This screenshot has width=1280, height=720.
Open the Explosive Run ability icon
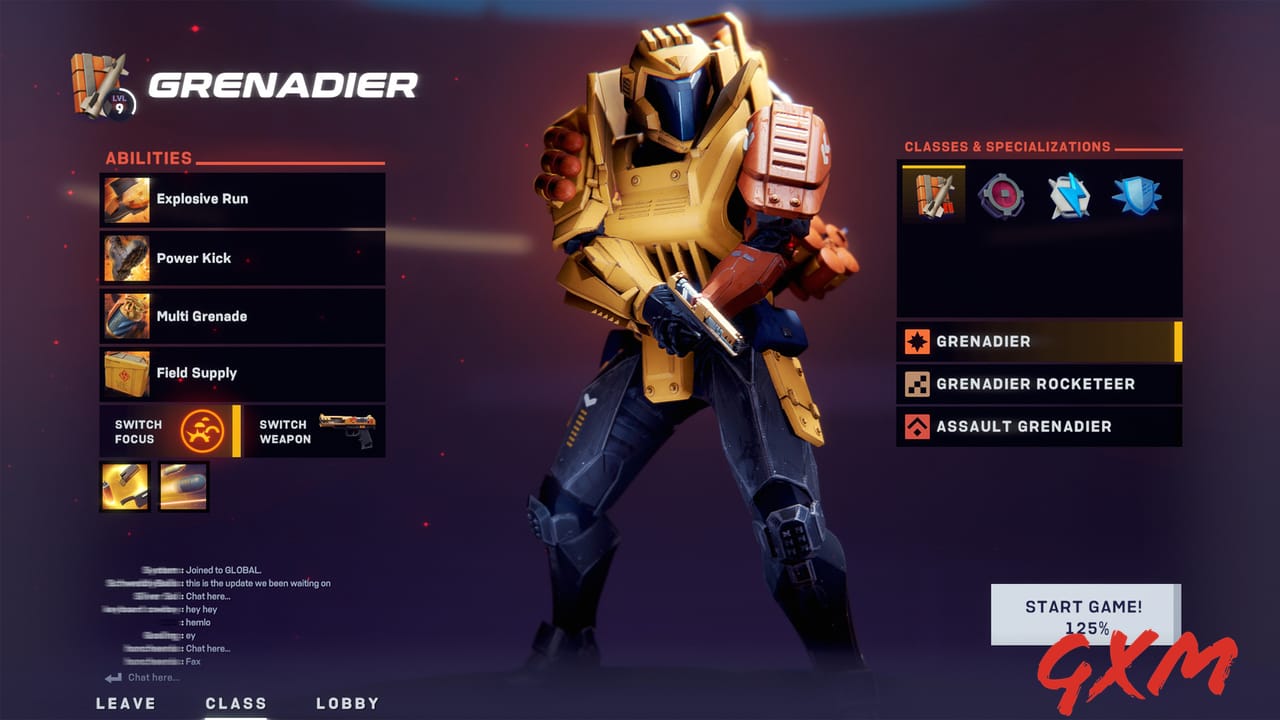tap(125, 200)
